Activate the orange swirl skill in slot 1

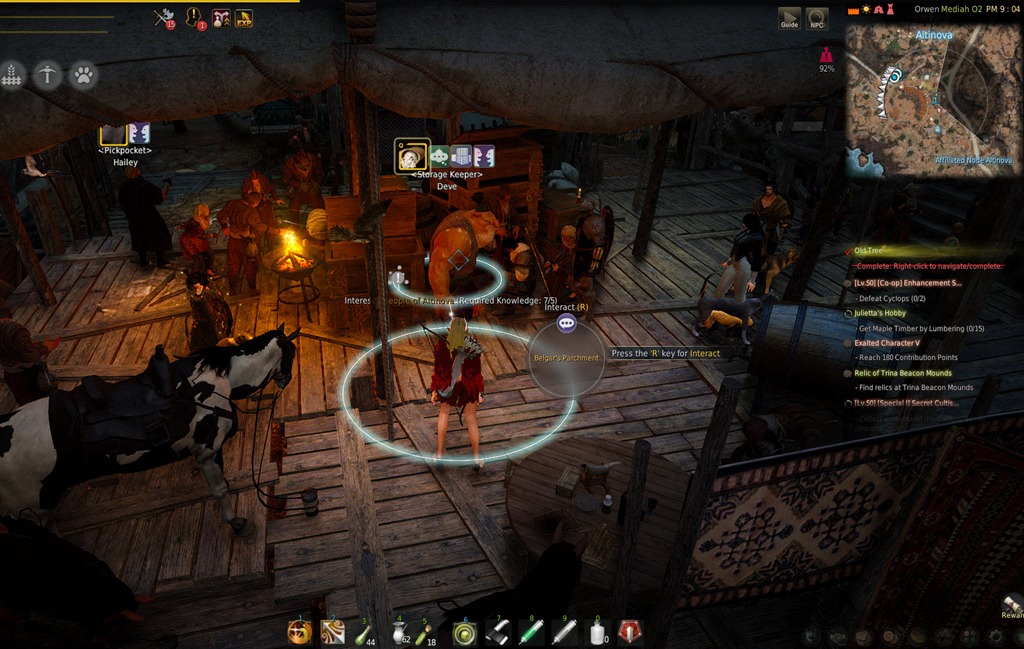pos(299,632)
